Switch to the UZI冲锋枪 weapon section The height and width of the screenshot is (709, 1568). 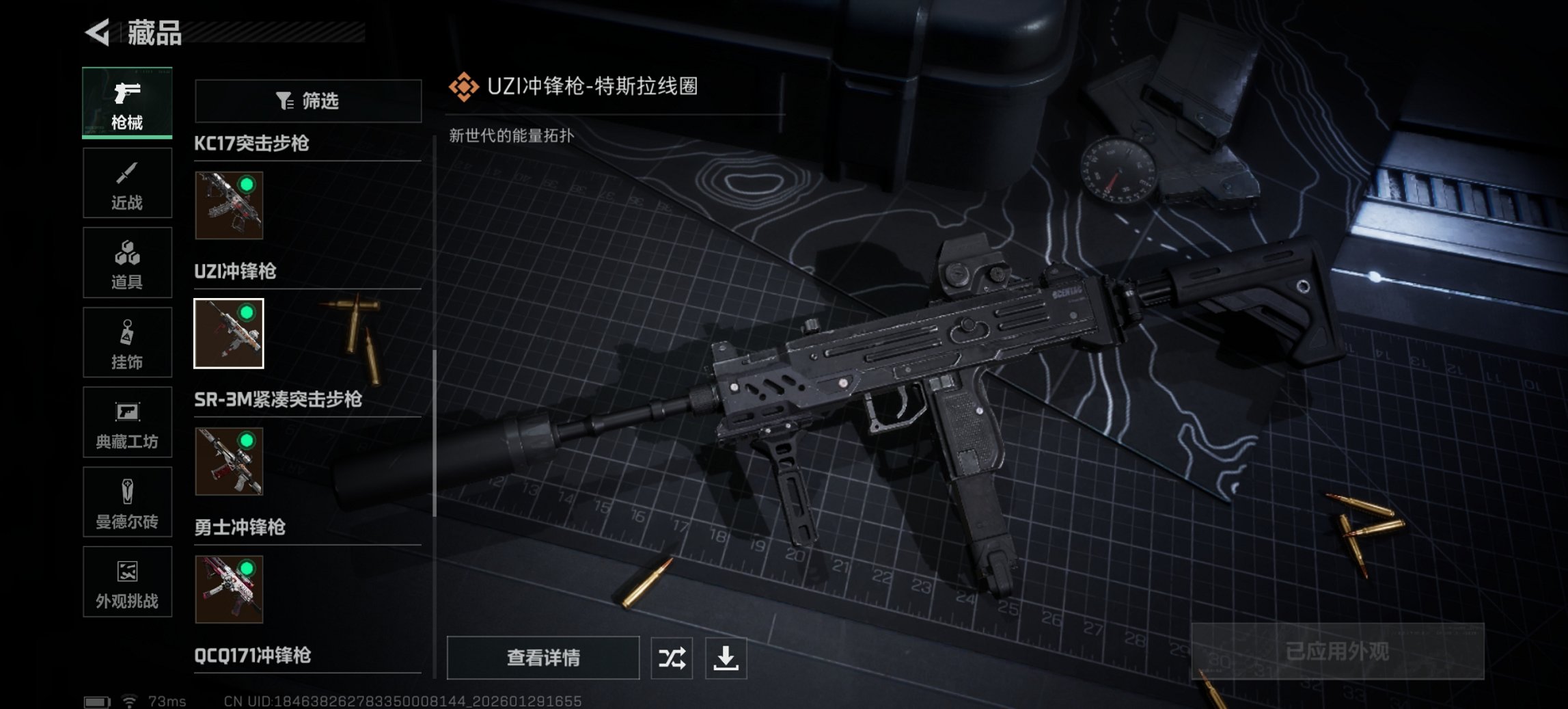click(236, 272)
